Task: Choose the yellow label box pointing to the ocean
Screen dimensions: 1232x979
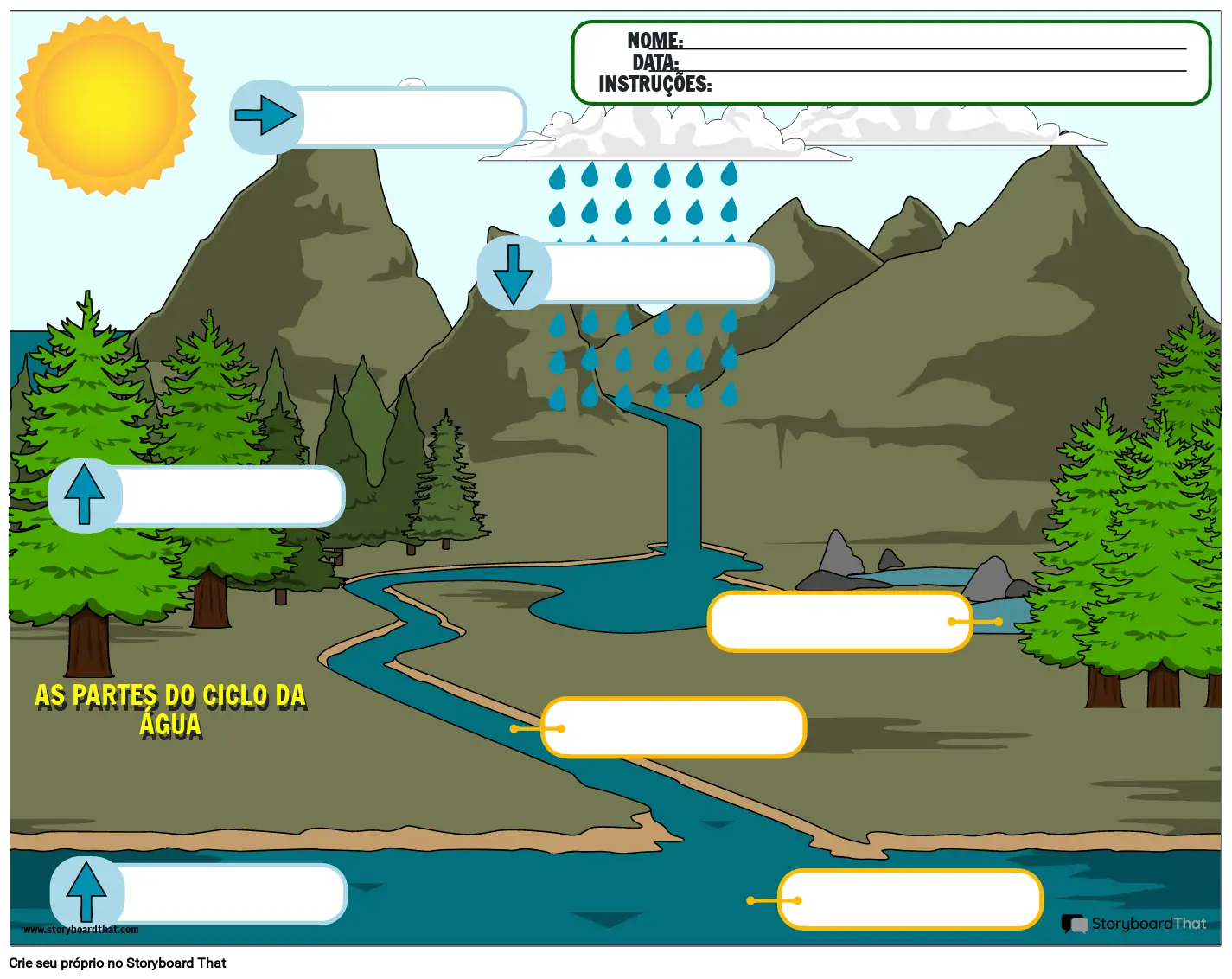Action: pos(910,900)
